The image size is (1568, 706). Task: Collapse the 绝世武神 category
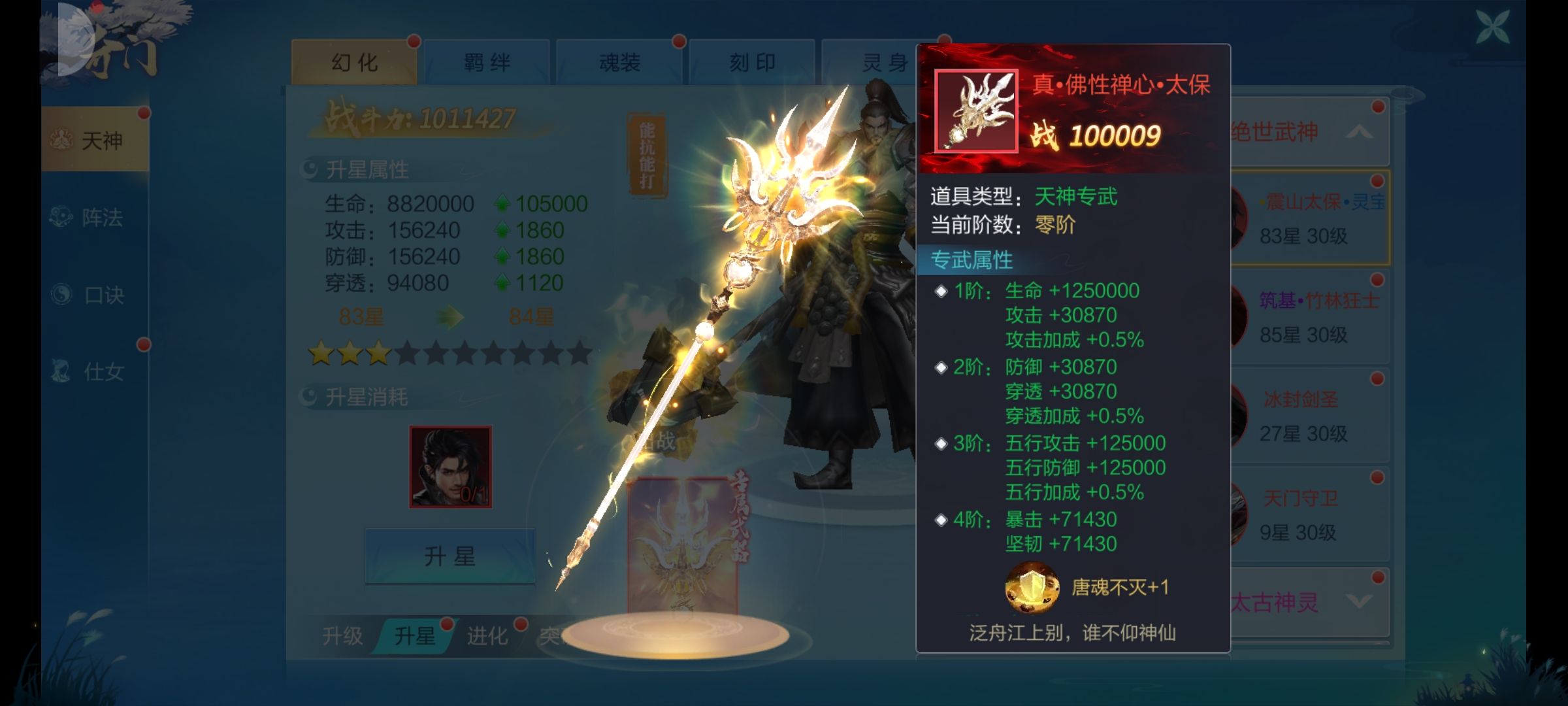pos(1310,133)
